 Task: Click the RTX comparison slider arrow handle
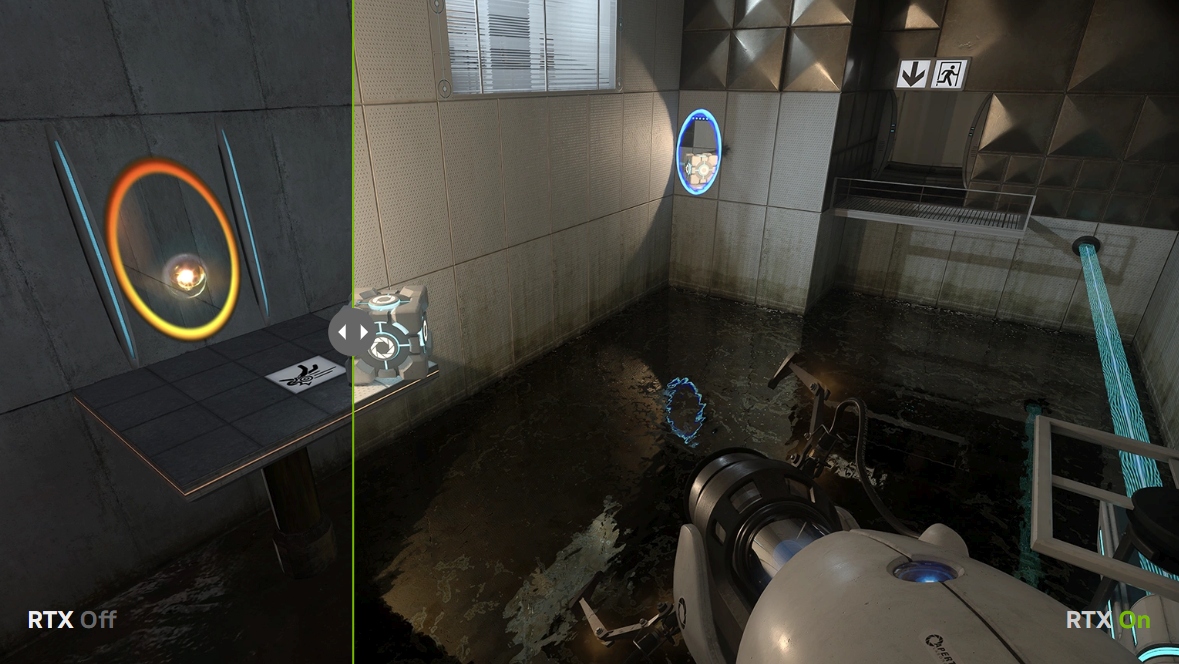[352, 332]
